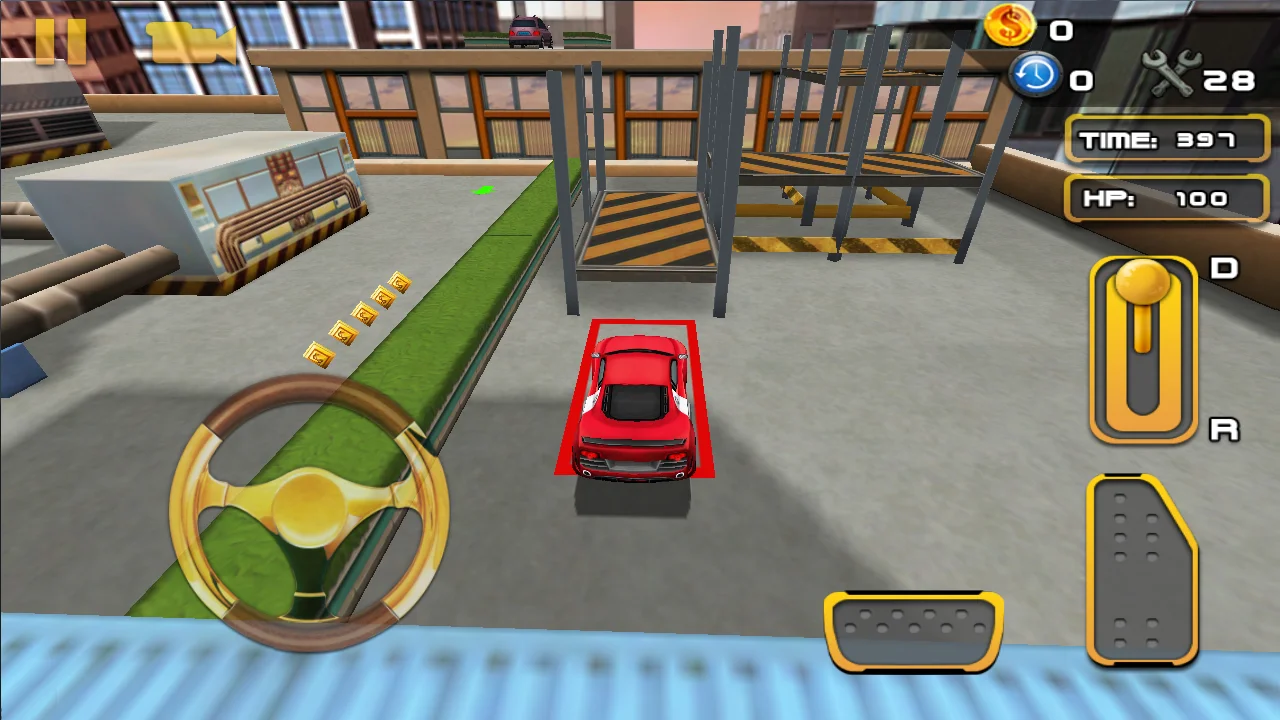Click the TIME: 397 display box
The width and height of the screenshot is (1280, 720).
[1166, 140]
